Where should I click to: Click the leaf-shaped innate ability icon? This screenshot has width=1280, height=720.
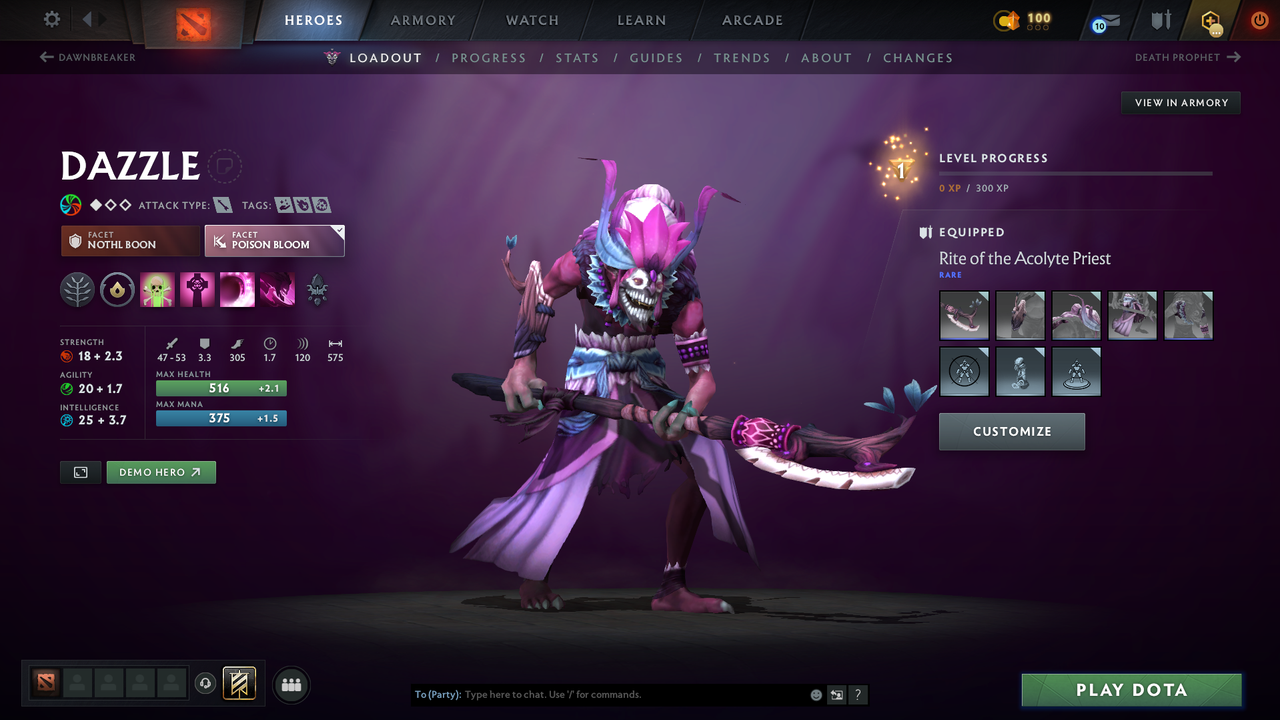pyautogui.click(x=76, y=289)
